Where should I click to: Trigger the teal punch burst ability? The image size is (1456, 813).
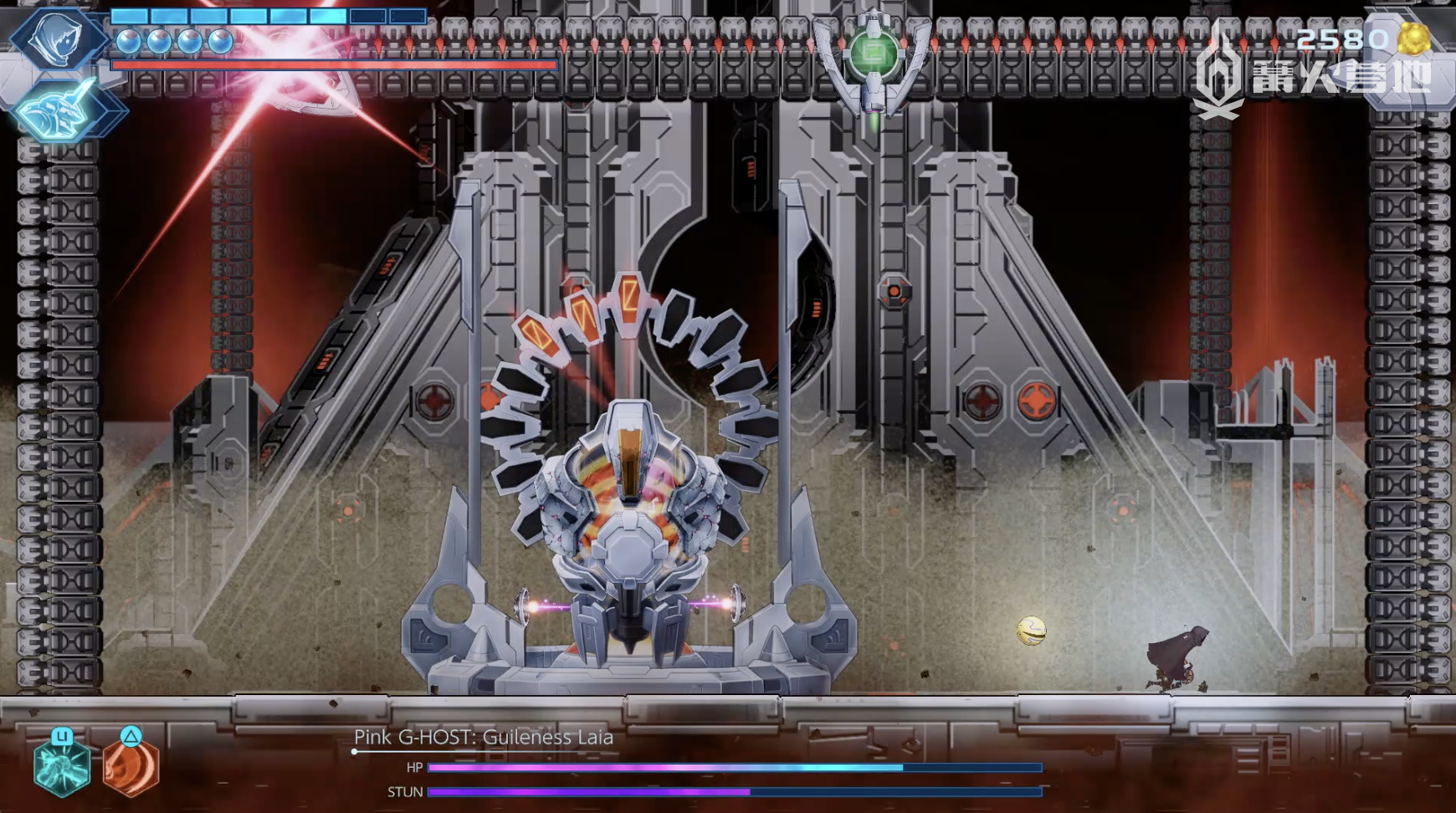[x=62, y=768]
